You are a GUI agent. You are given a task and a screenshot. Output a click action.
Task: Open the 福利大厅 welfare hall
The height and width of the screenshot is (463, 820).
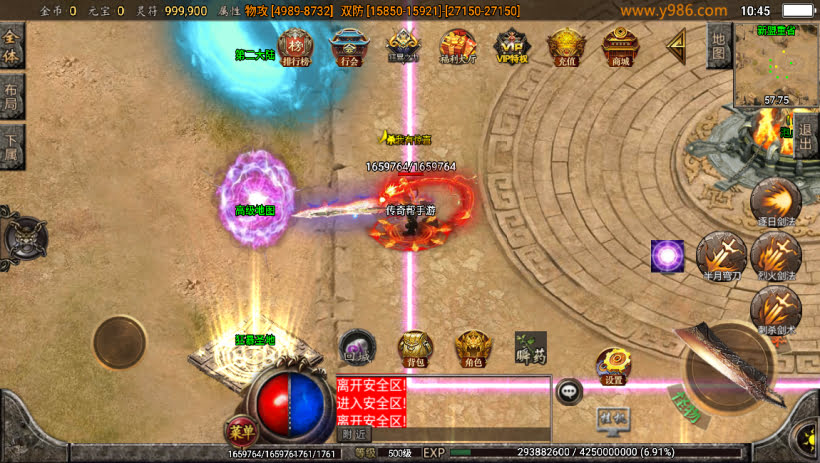point(458,45)
